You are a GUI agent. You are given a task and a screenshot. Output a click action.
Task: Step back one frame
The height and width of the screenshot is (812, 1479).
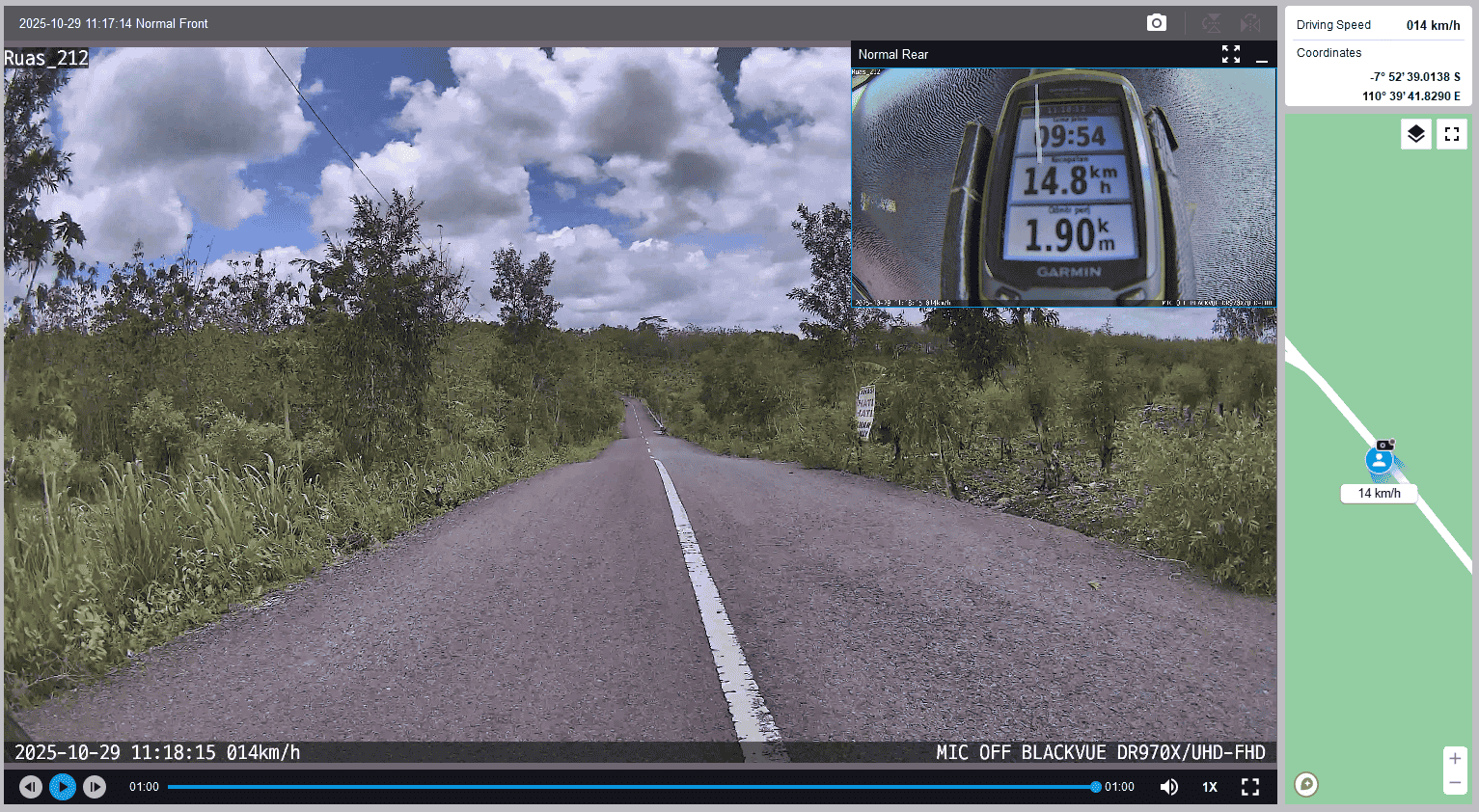(x=31, y=787)
